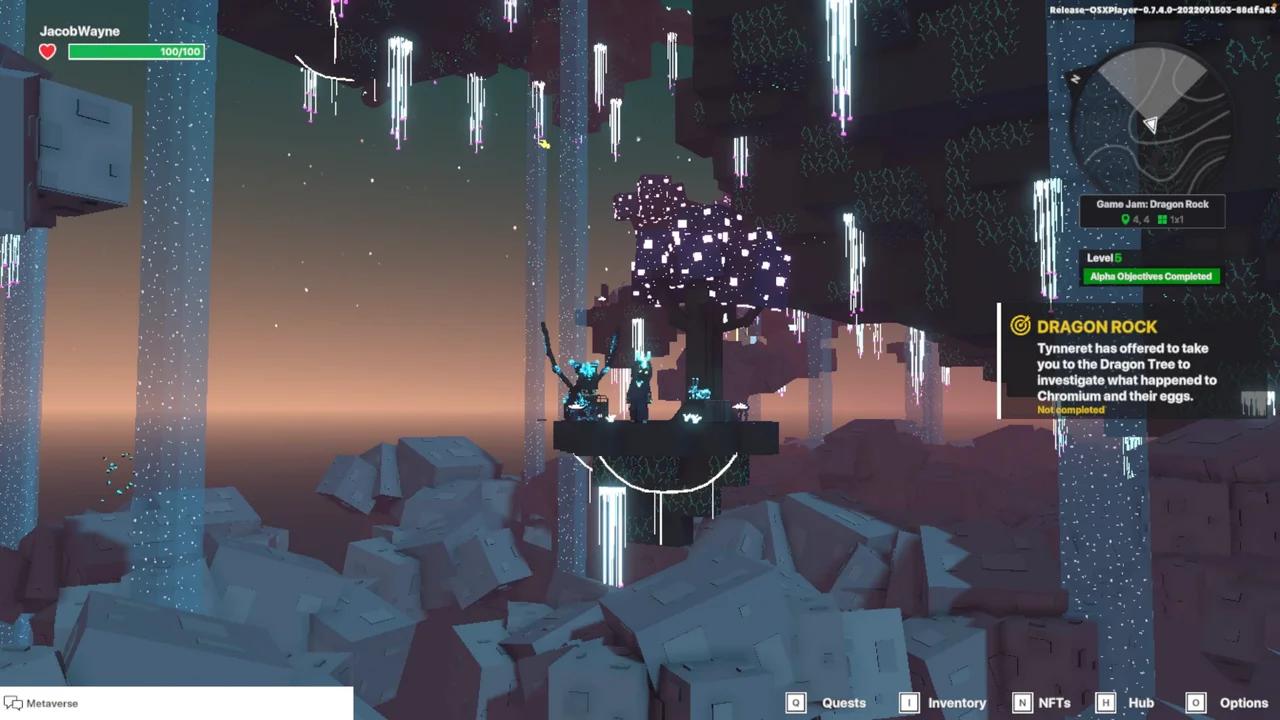This screenshot has height=720, width=1280.
Task: Select the Level 5 badge
Action: tap(1103, 258)
